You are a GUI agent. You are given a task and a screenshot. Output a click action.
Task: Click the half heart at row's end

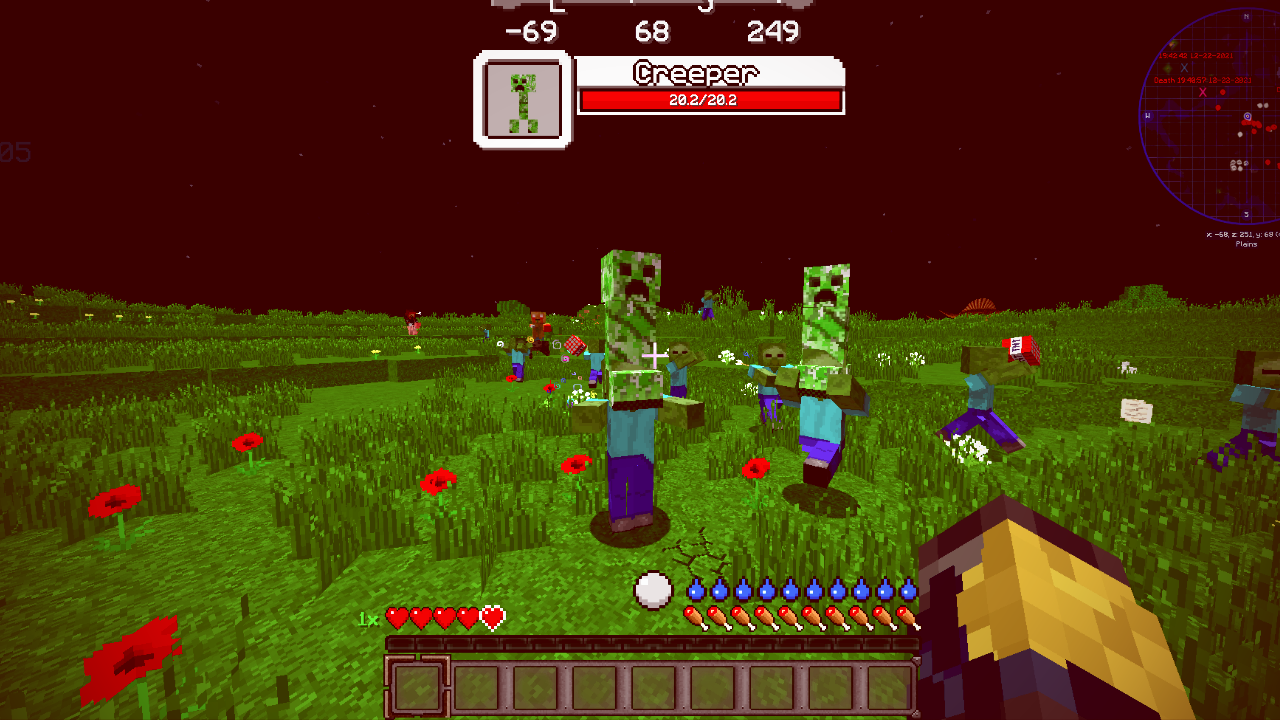[x=493, y=616]
